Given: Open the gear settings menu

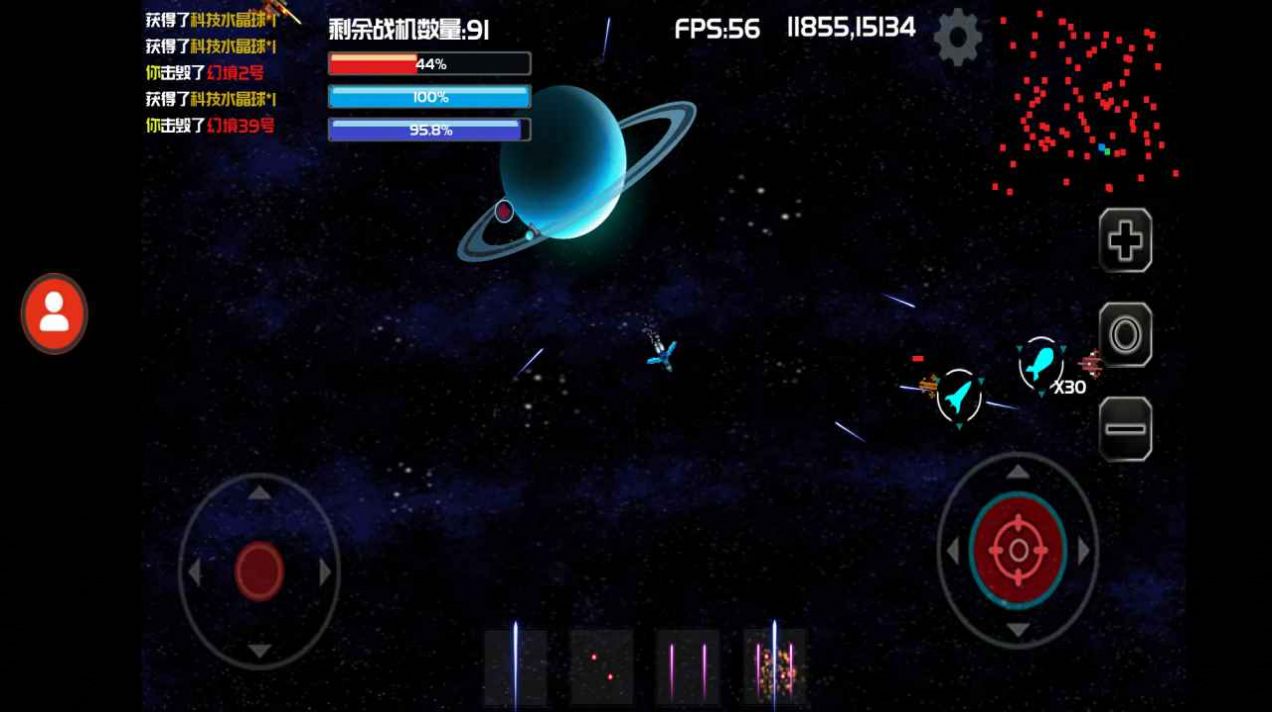Looking at the screenshot, I should (957, 38).
